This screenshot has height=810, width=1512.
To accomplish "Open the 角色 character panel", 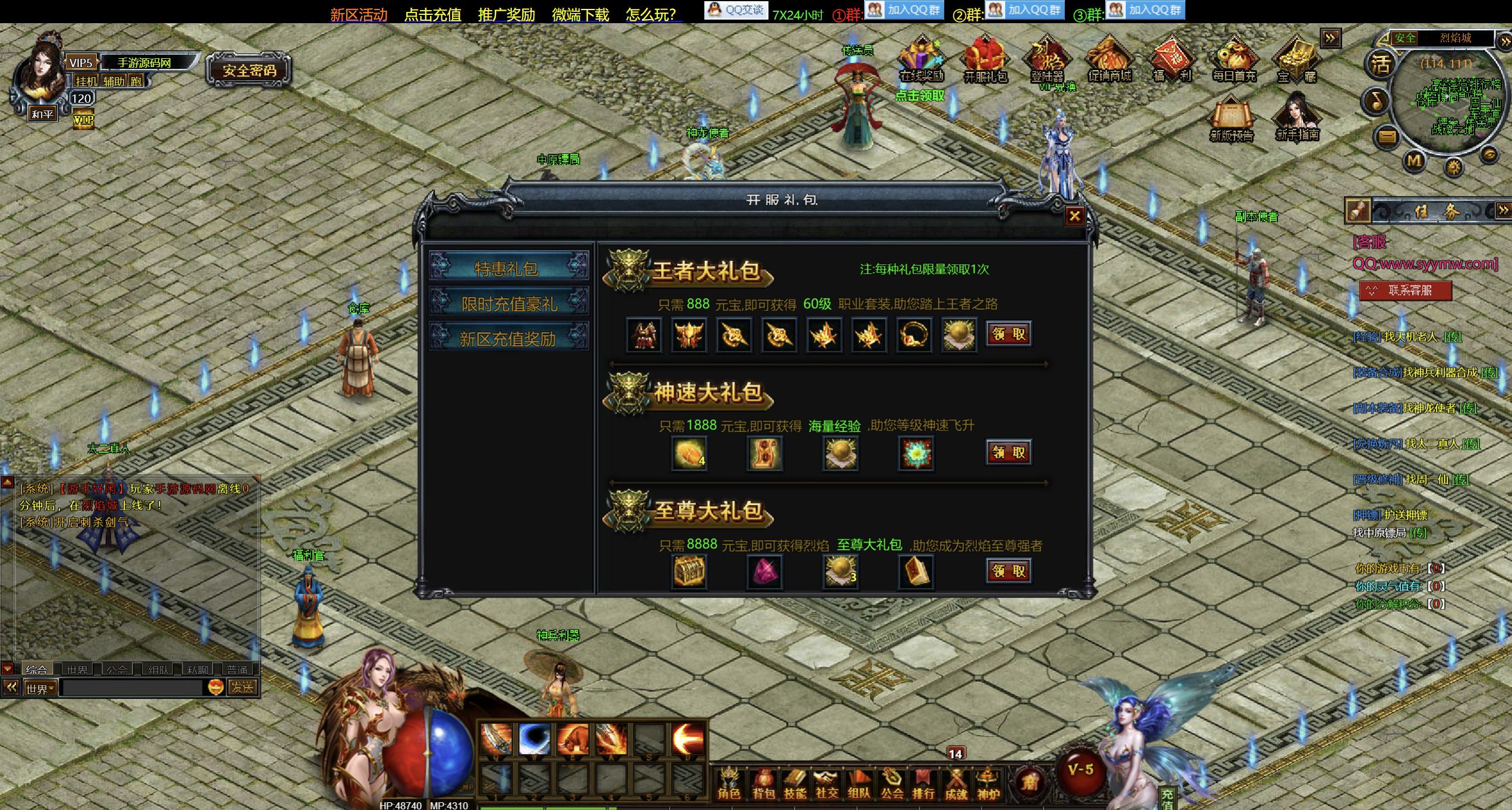I will click(729, 784).
